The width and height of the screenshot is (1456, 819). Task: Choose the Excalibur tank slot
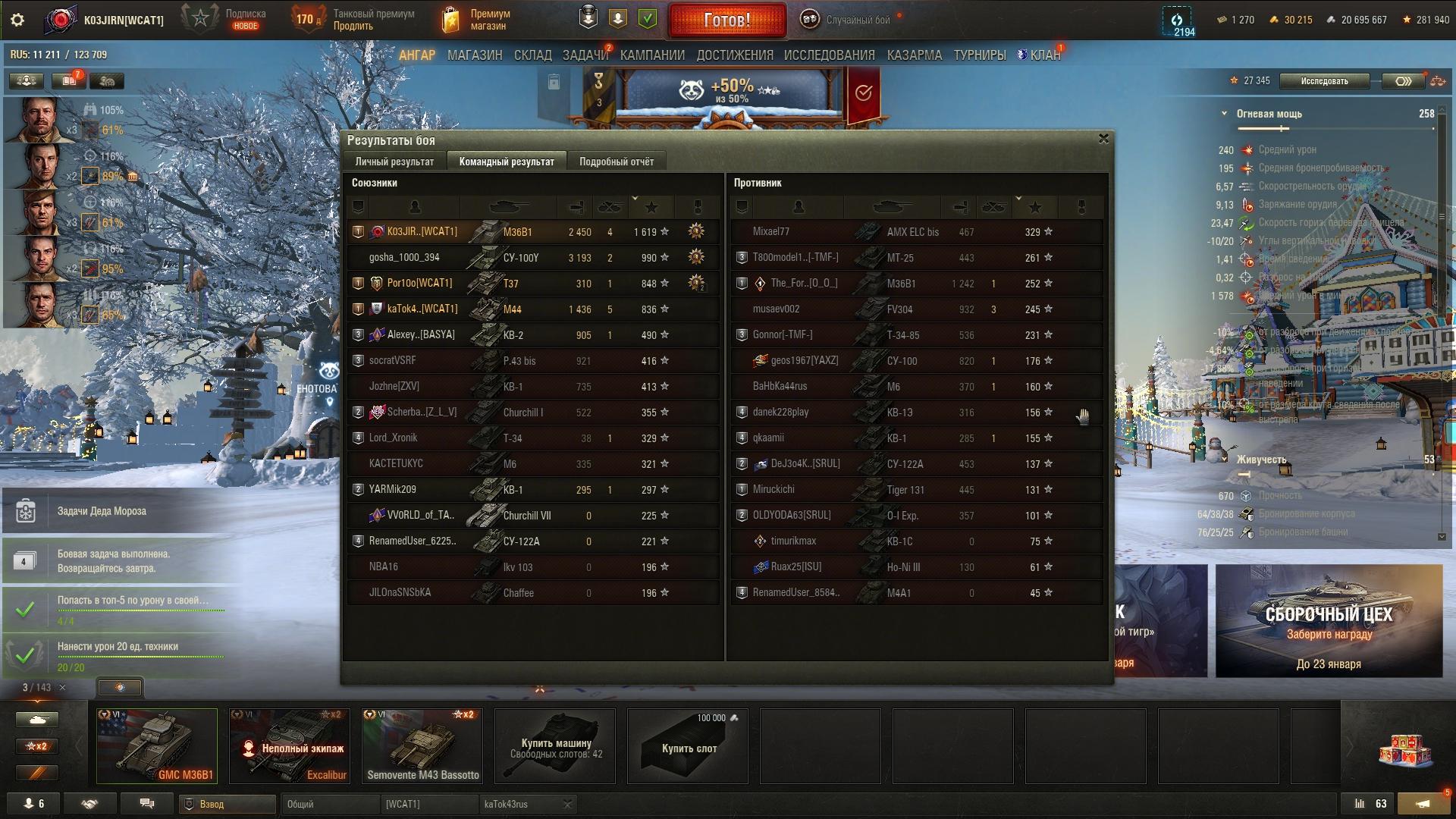(x=290, y=745)
